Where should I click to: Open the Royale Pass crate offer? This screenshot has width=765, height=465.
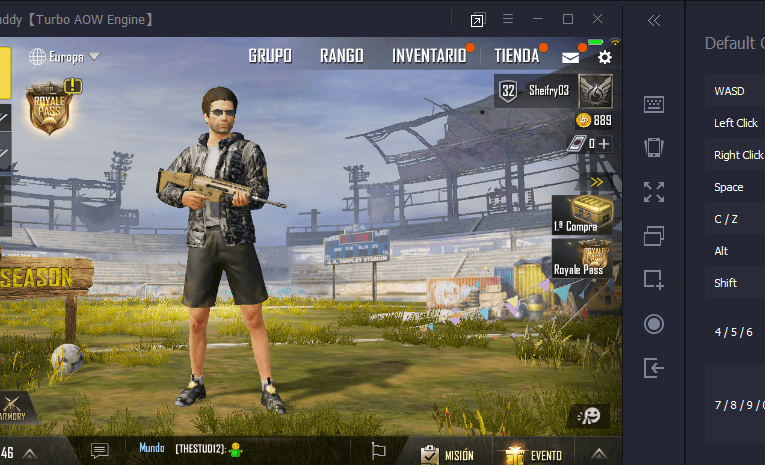580,258
